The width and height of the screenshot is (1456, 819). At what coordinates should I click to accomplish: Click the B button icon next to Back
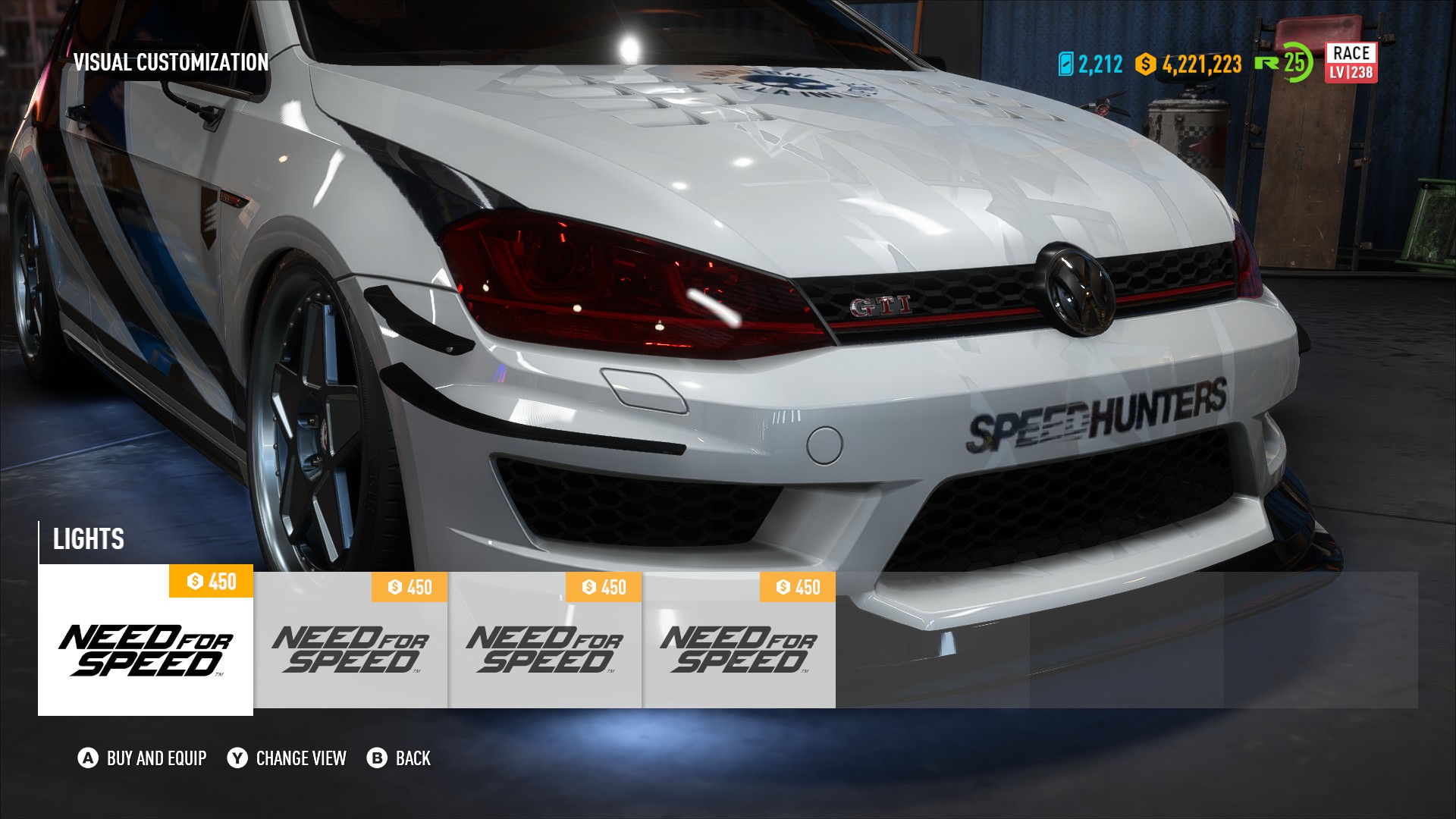coord(377,758)
